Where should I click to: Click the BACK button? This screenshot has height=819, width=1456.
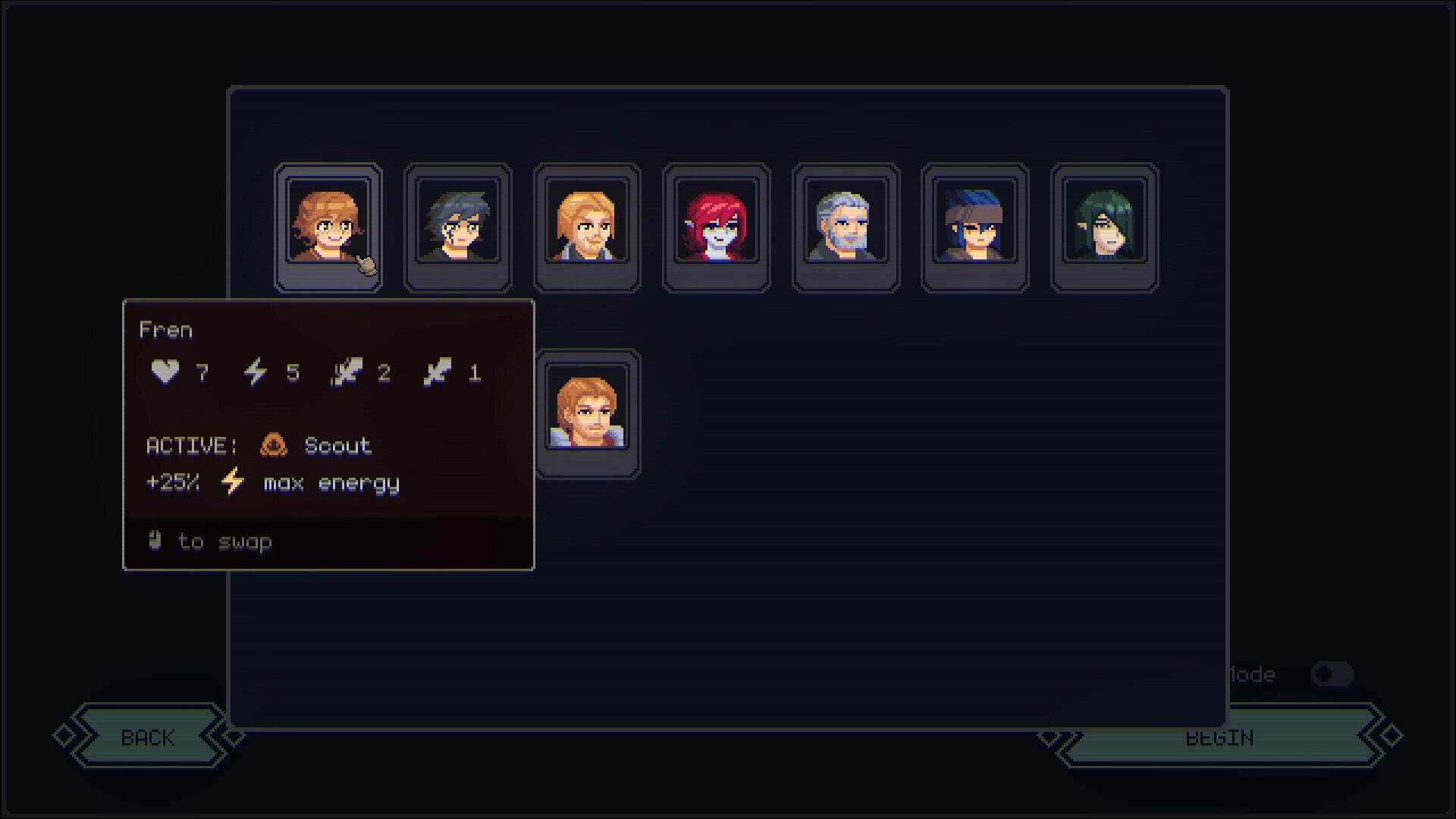point(149,736)
